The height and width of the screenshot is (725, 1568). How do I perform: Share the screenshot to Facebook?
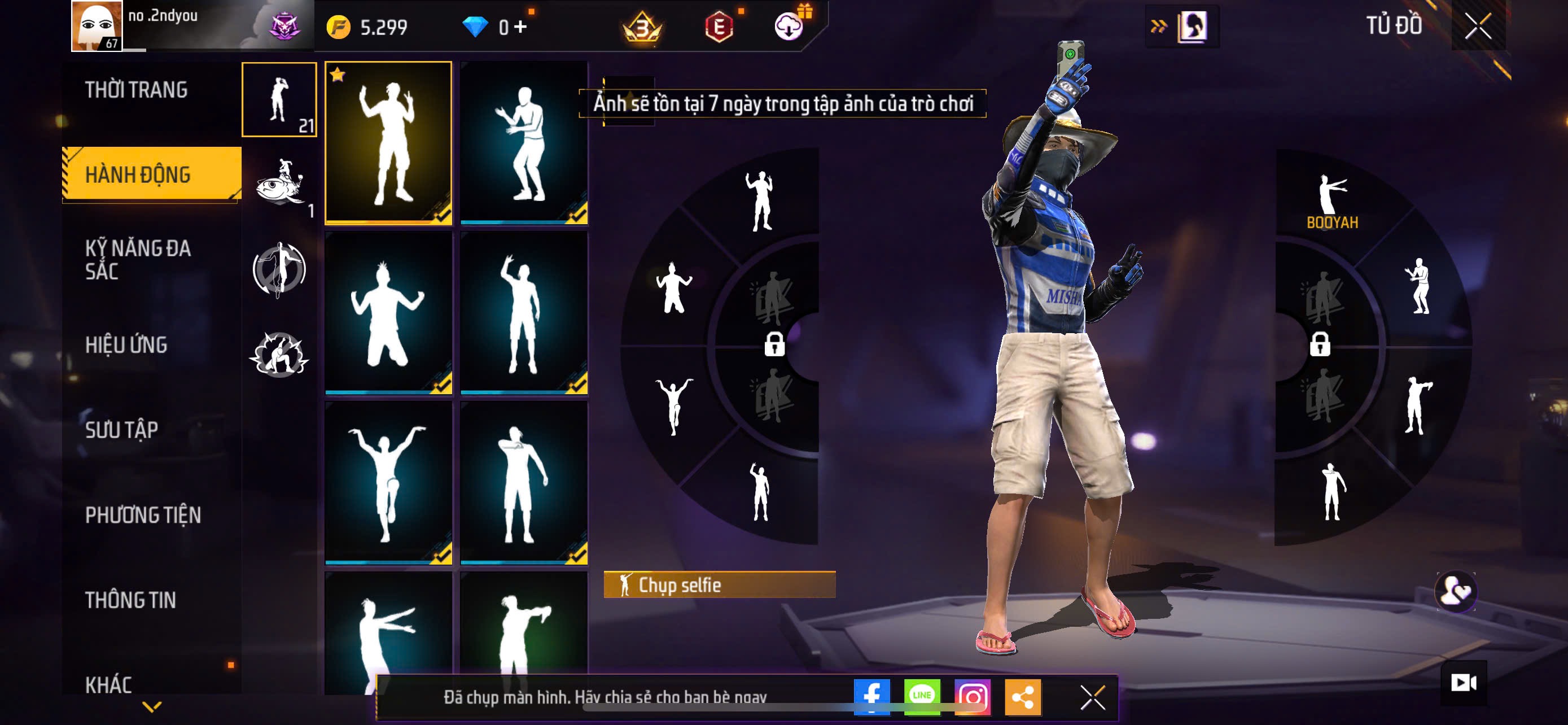tap(871, 696)
